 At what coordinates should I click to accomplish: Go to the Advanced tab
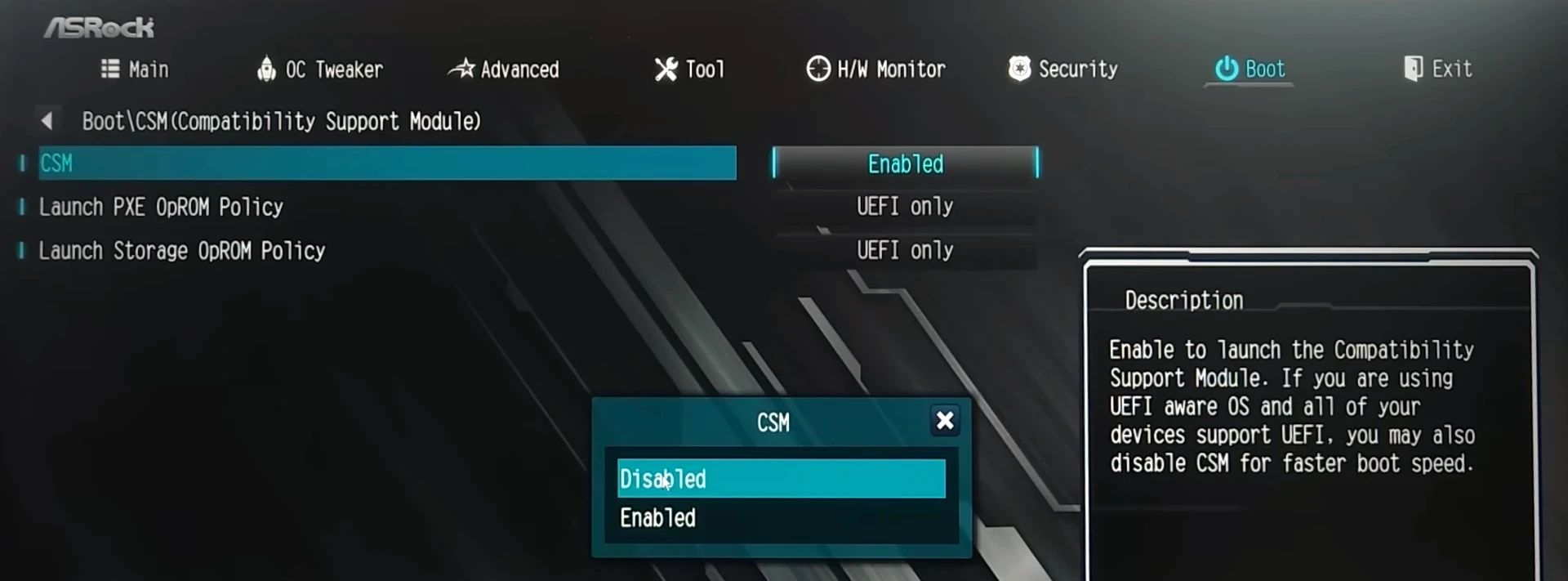coord(505,69)
